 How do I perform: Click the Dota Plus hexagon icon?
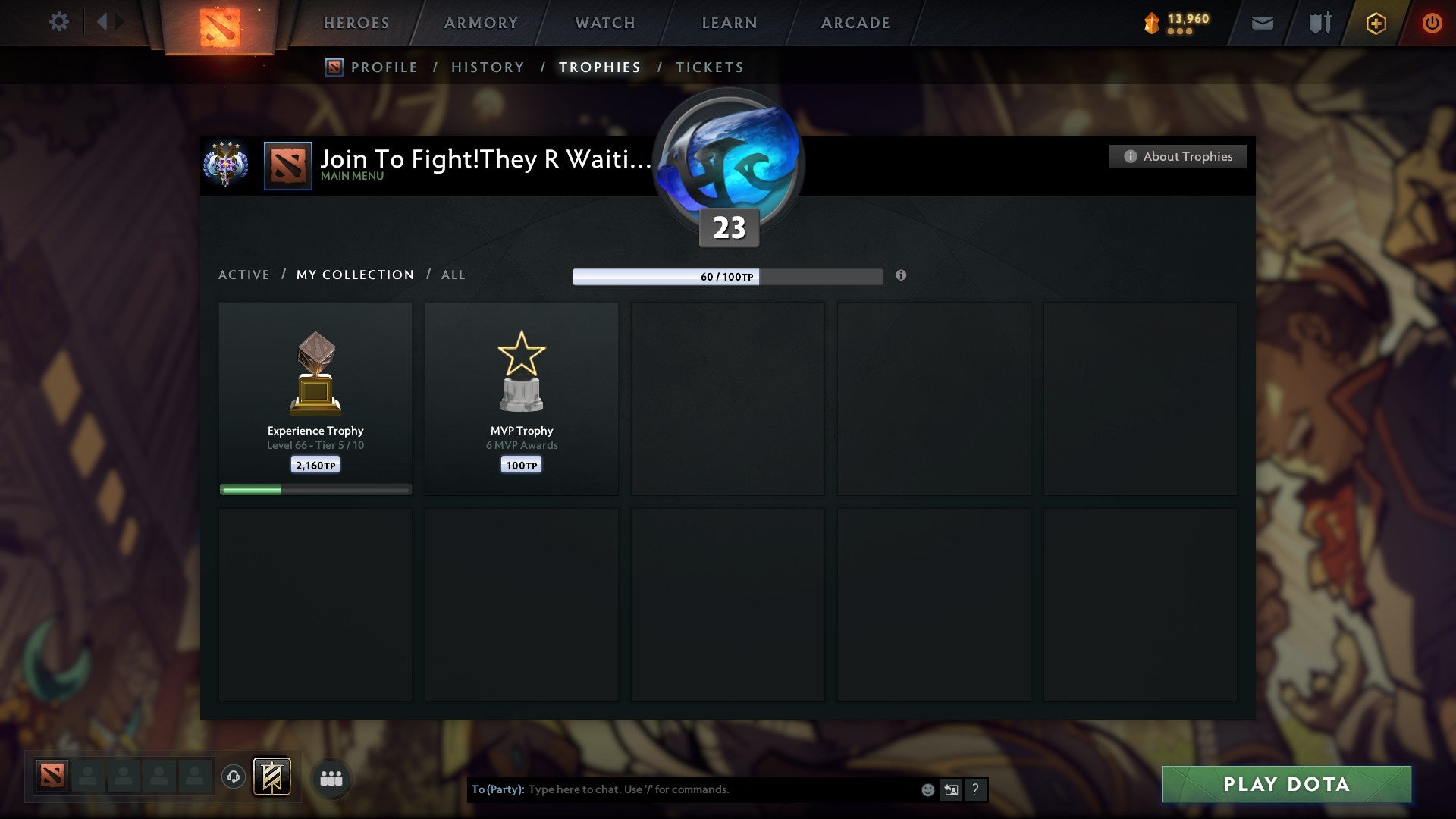click(x=1375, y=23)
